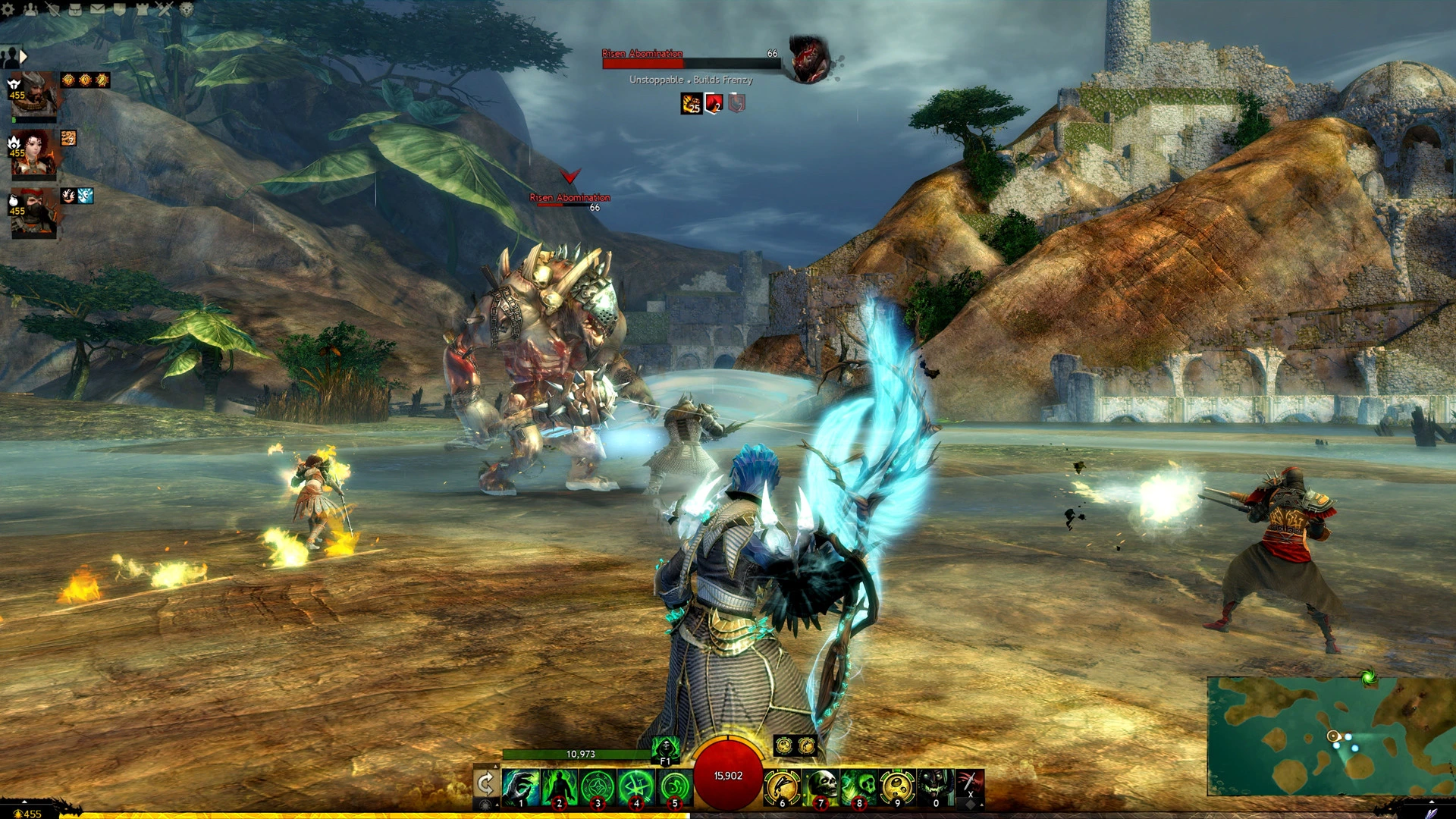This screenshot has width=1456, height=819.
Task: Expand the party panel with the arrow
Action: pyautogui.click(x=23, y=56)
